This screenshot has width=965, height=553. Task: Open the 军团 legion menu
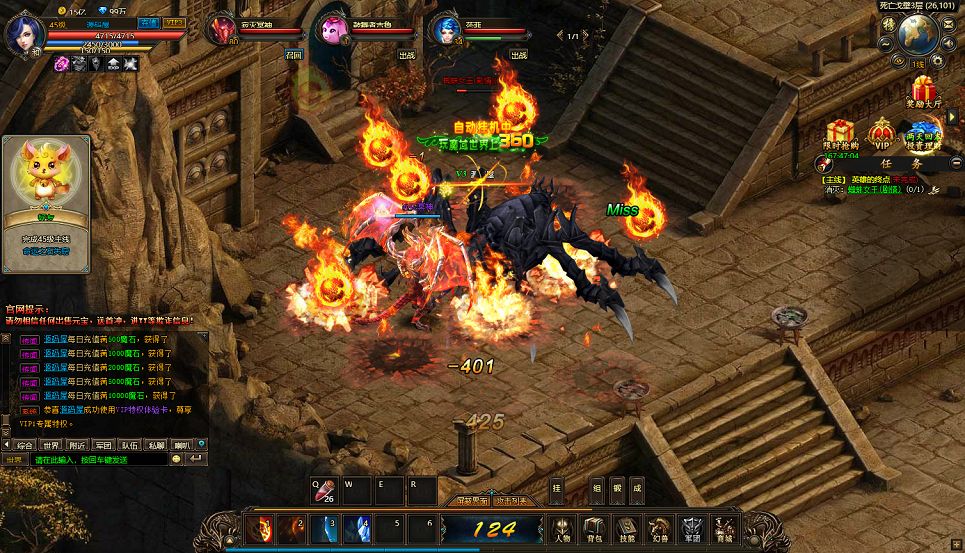(691, 528)
